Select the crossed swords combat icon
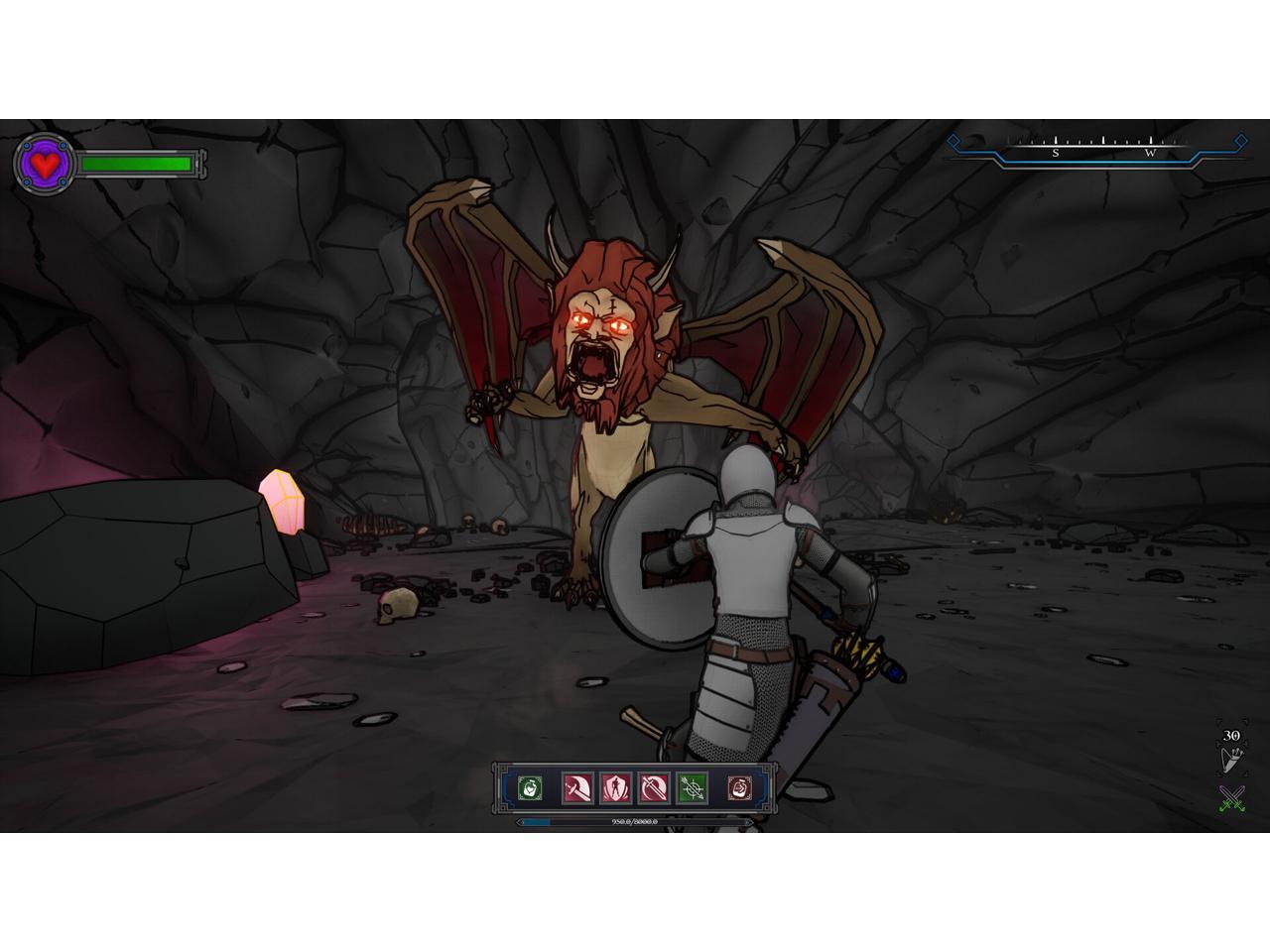Viewport: 1270px width, 952px height. [x=1231, y=798]
